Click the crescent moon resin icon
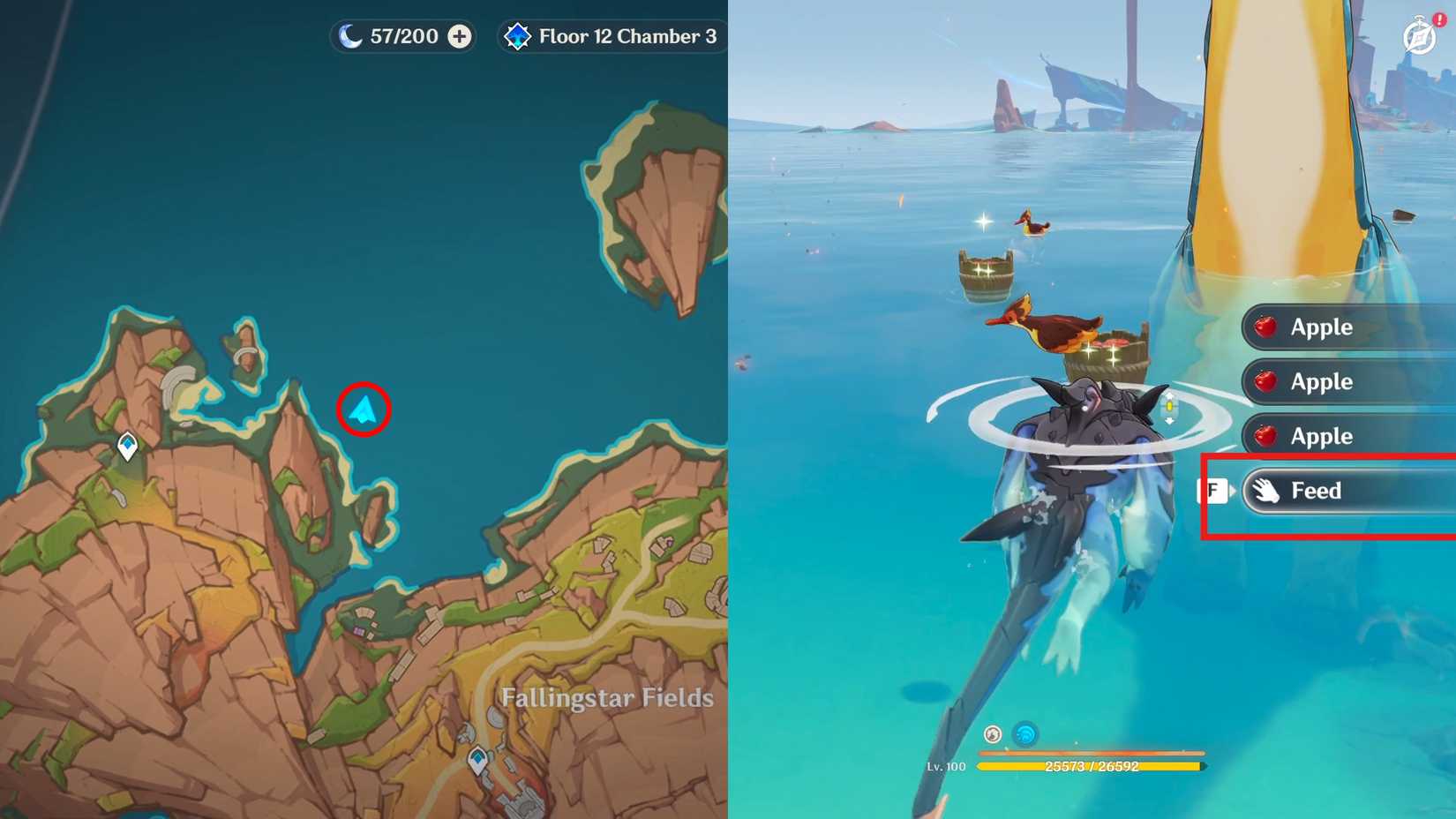The width and height of the screenshot is (1456, 819). click(x=348, y=36)
